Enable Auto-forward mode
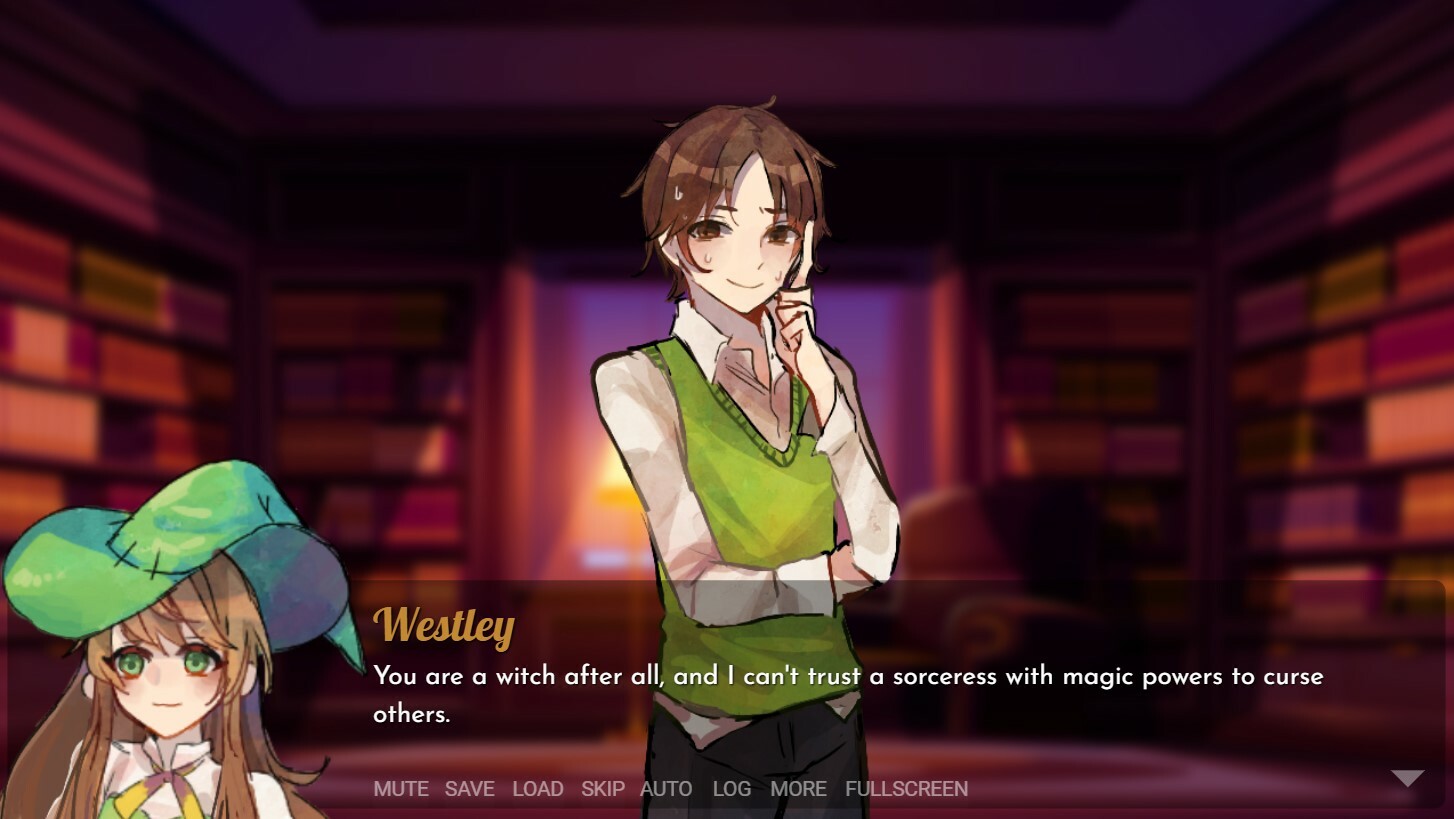Viewport: 1454px width, 819px height. coord(665,789)
